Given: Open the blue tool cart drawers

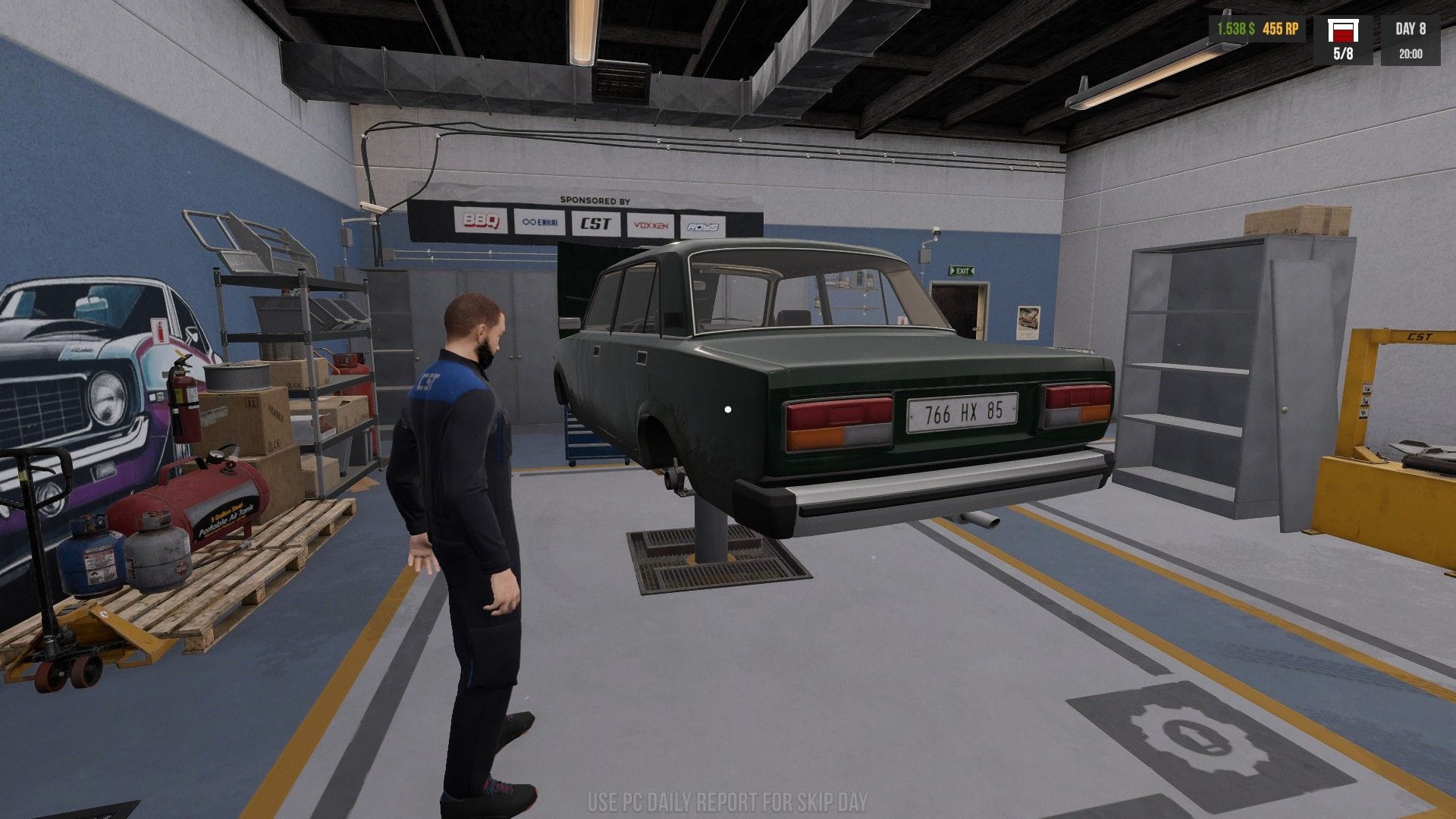Looking at the screenshot, I should pos(582,440).
